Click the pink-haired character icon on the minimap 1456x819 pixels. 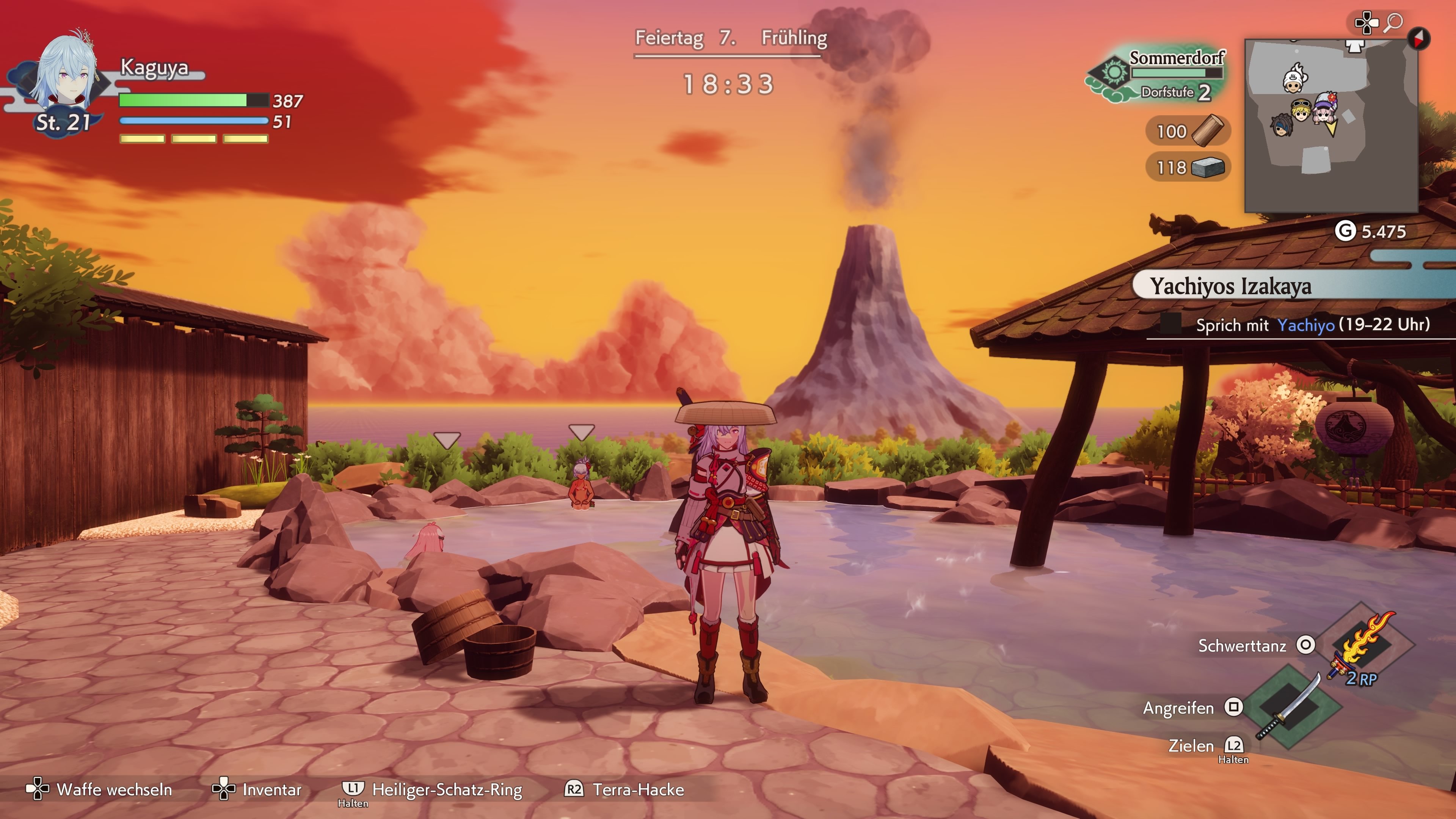(1323, 113)
